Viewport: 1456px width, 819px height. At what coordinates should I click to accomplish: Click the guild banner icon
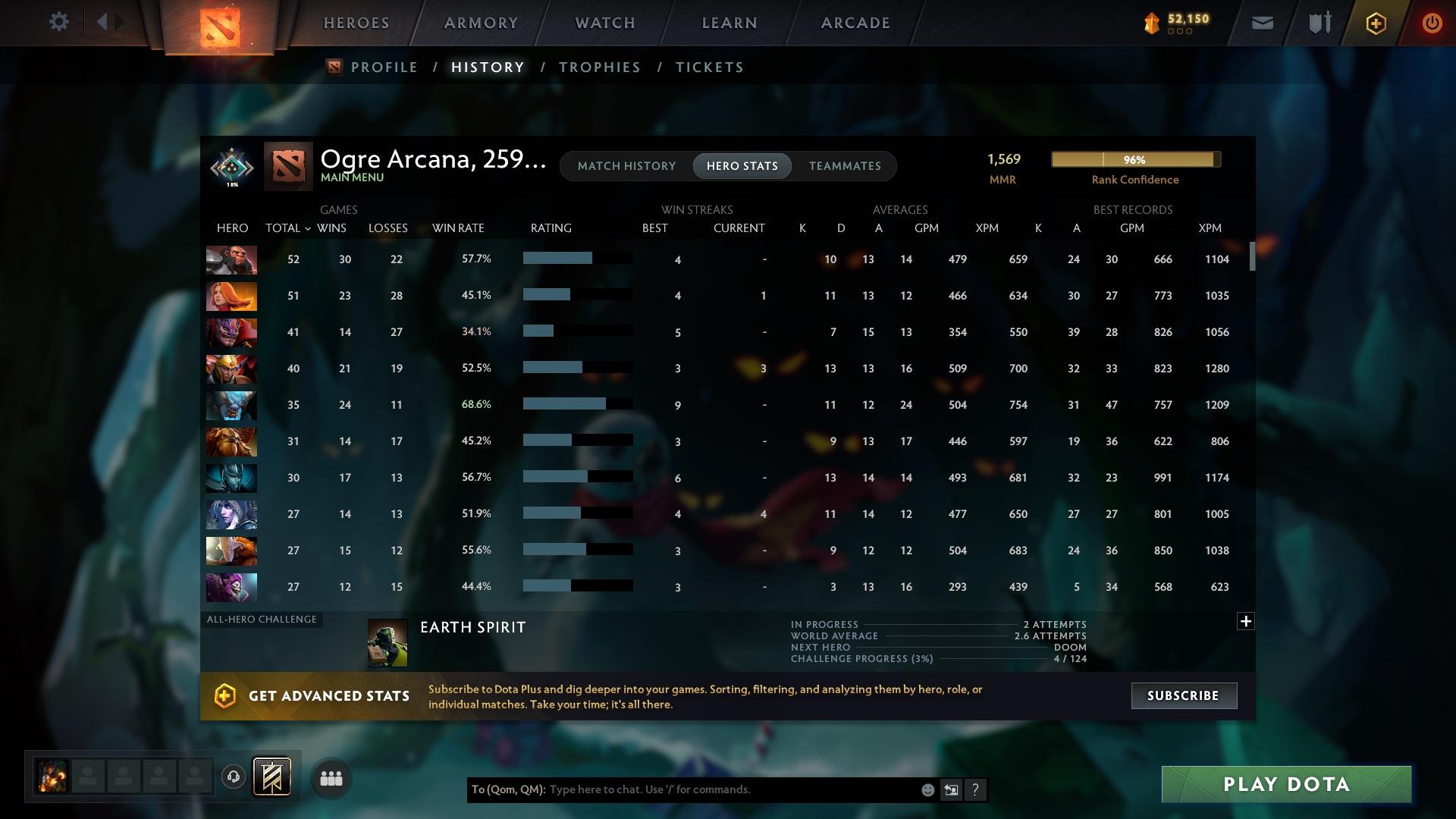coord(270,777)
